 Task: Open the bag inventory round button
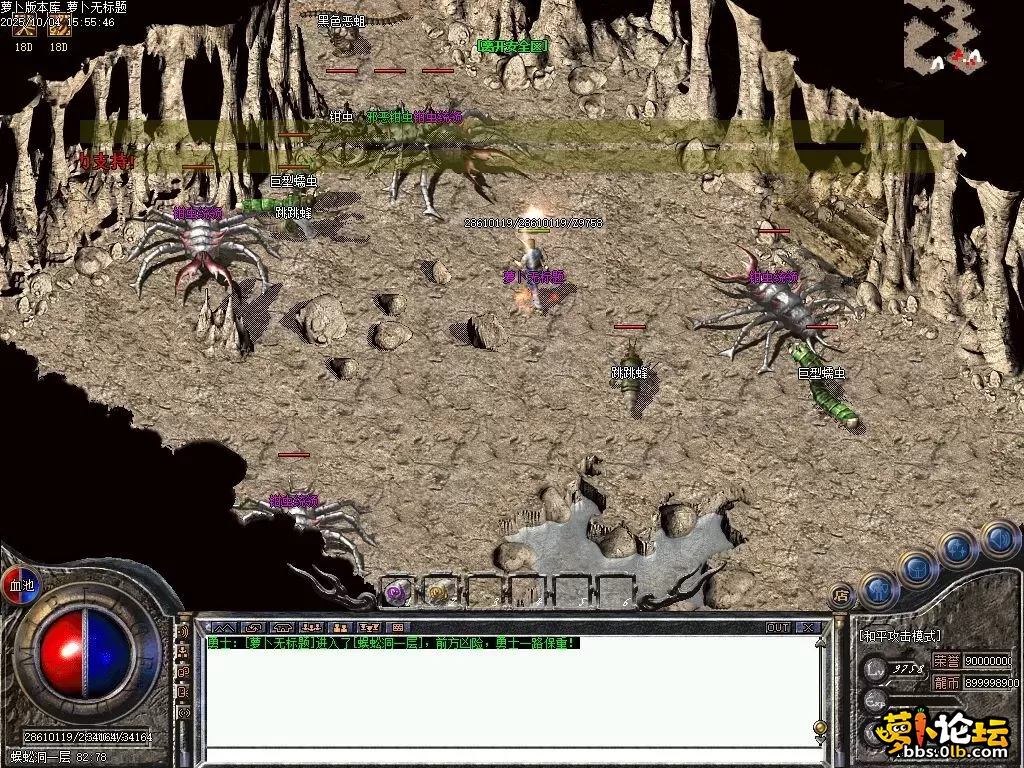pos(918,569)
